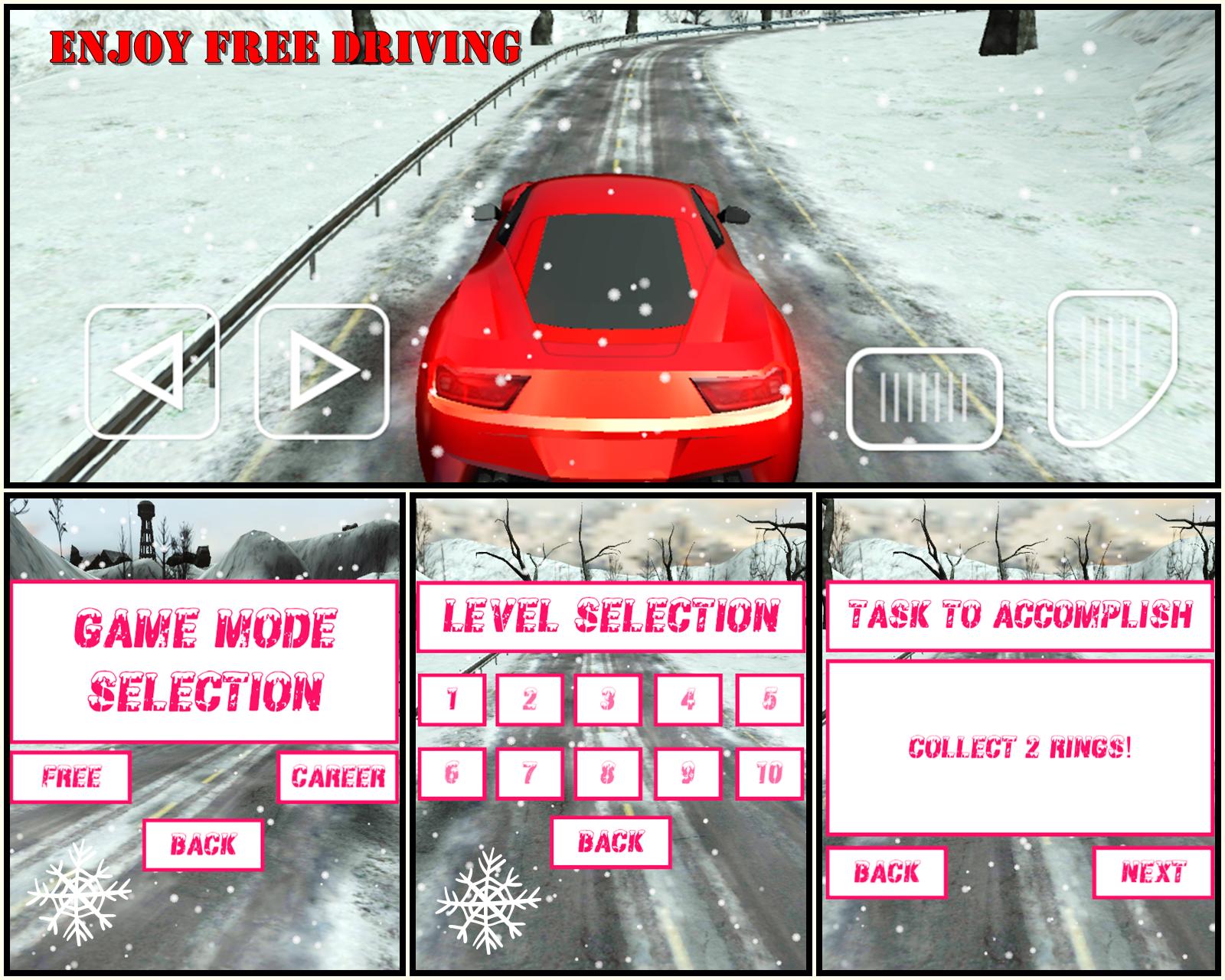Choose level 1 from Level Selection
Viewport: 1225px width, 980px height.
click(x=452, y=701)
